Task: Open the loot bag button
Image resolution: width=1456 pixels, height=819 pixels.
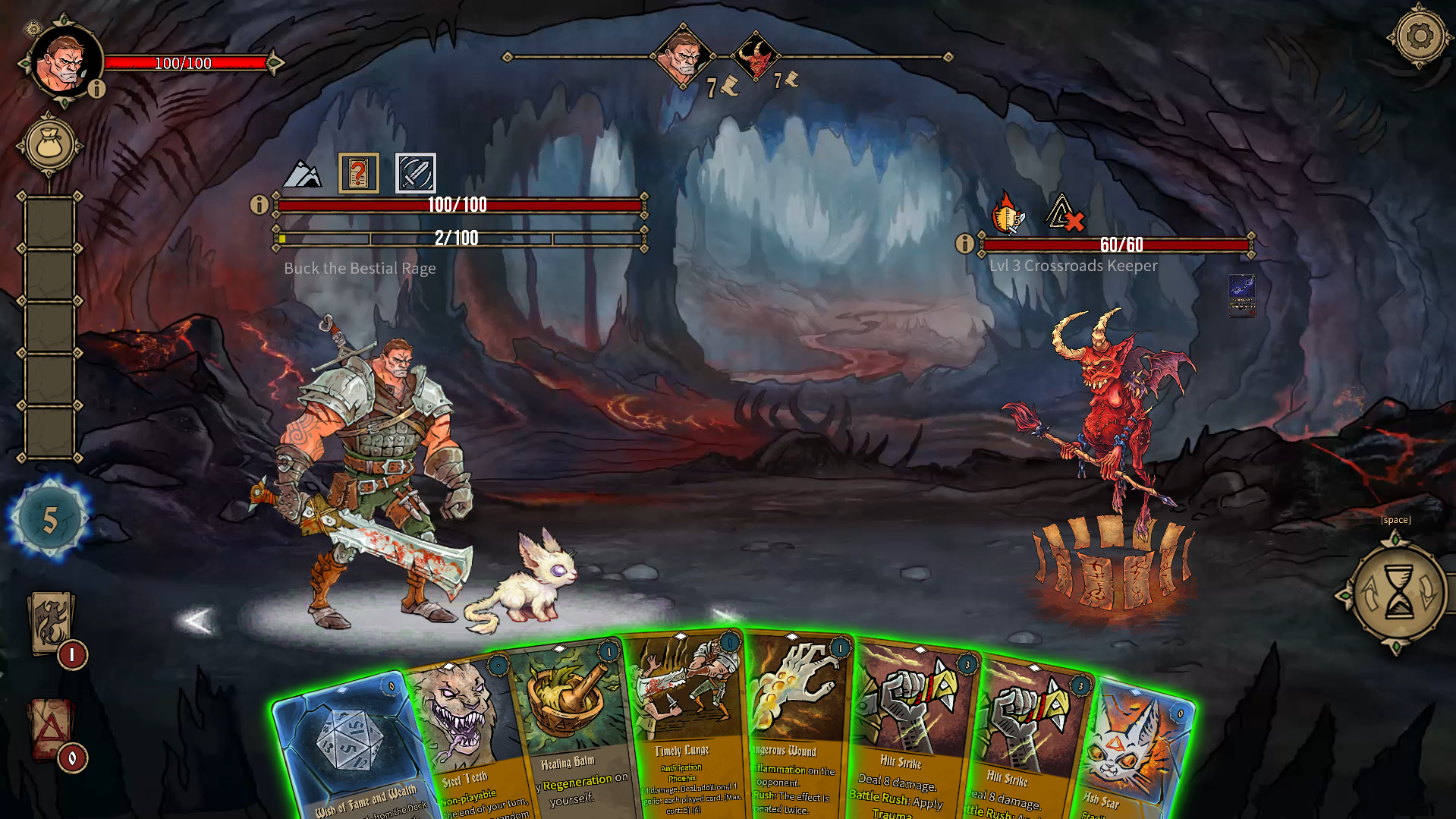Action: (50, 144)
